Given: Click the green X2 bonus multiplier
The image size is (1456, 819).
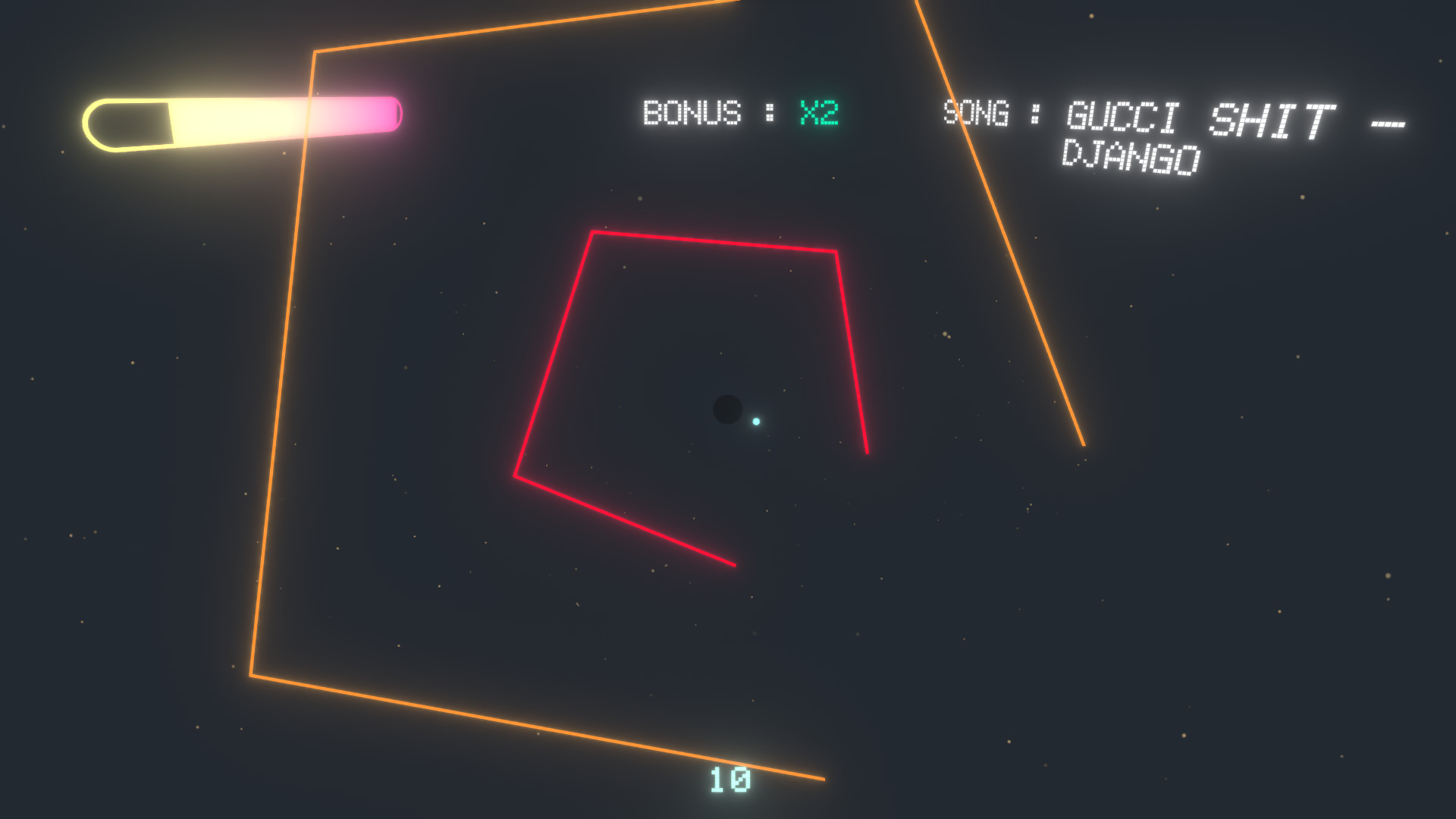Looking at the screenshot, I should [x=817, y=112].
